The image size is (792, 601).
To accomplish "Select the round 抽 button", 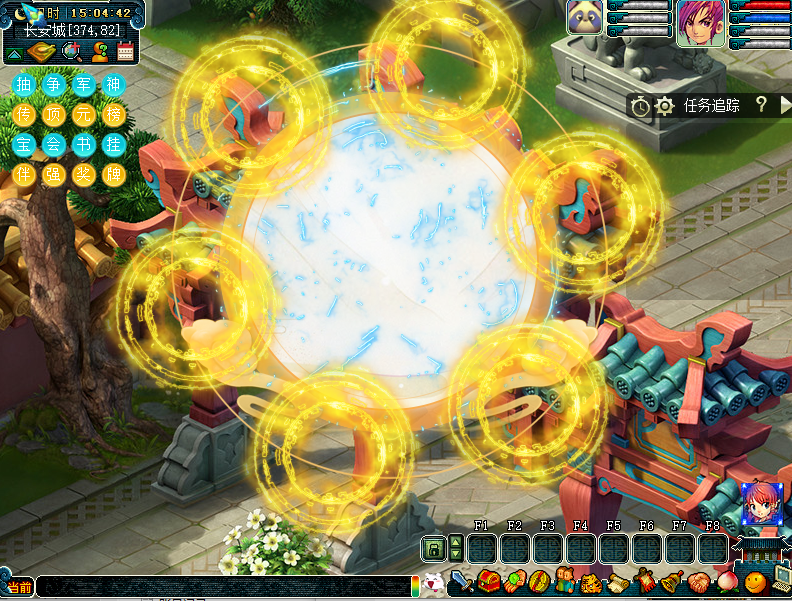I will click(x=24, y=85).
